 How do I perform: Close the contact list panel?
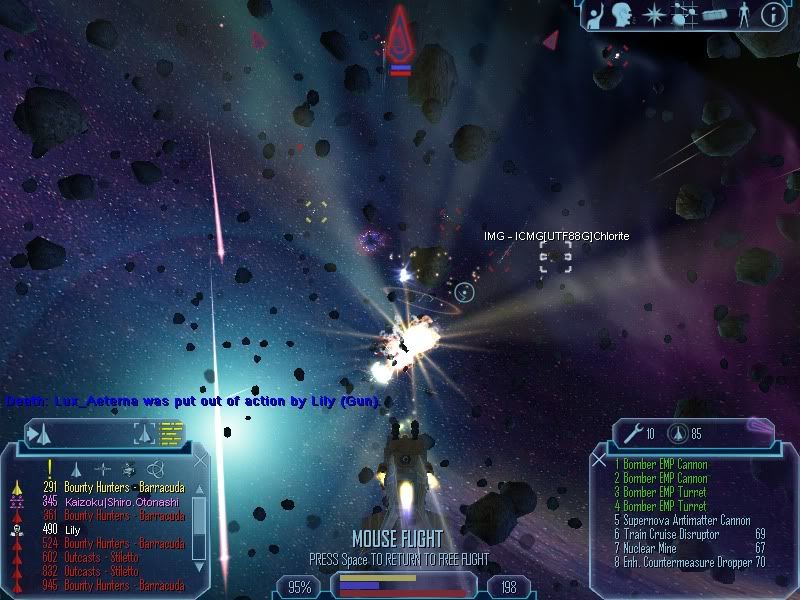(x=200, y=461)
